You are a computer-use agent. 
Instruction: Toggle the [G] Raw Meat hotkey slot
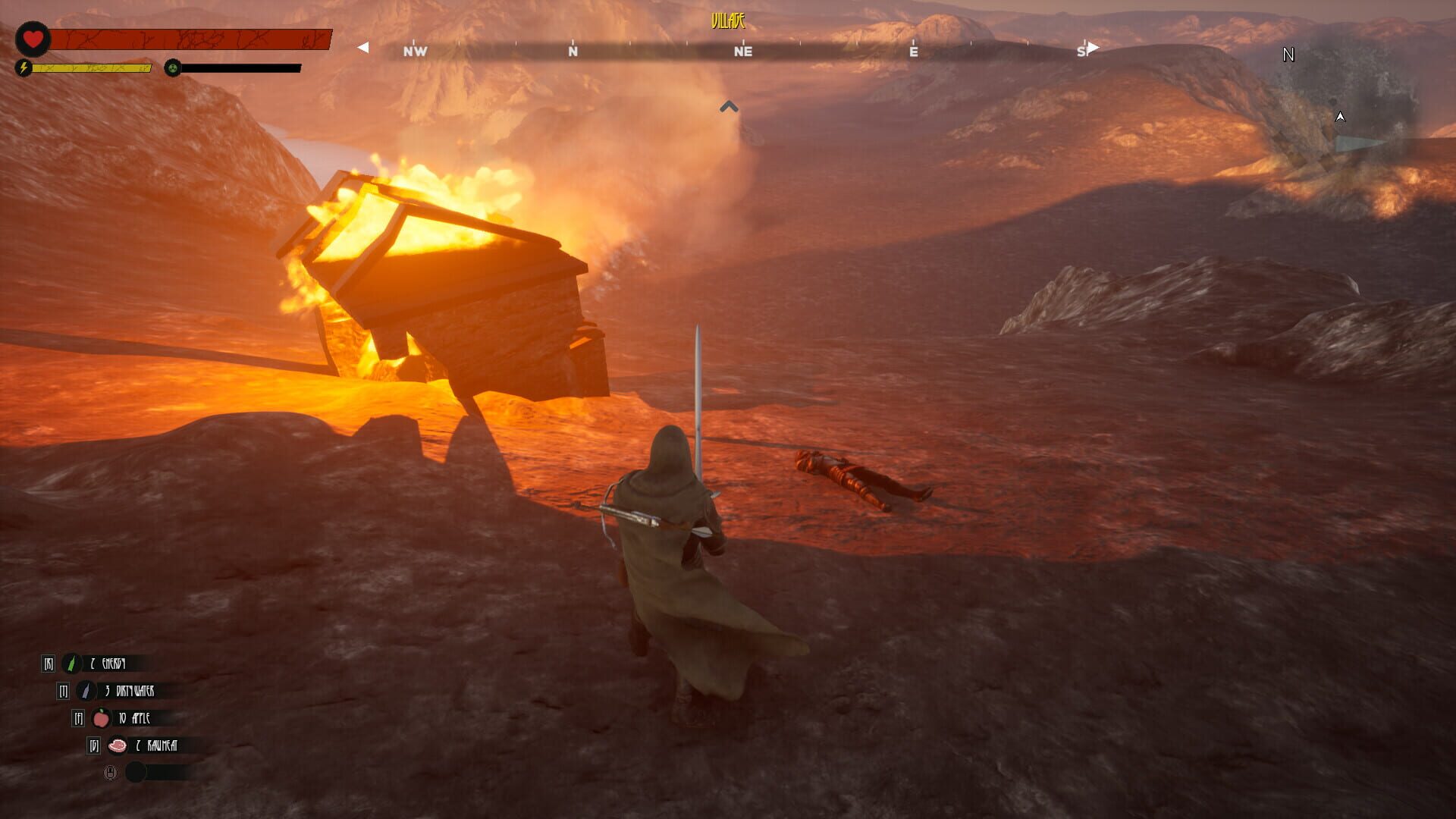(x=93, y=746)
